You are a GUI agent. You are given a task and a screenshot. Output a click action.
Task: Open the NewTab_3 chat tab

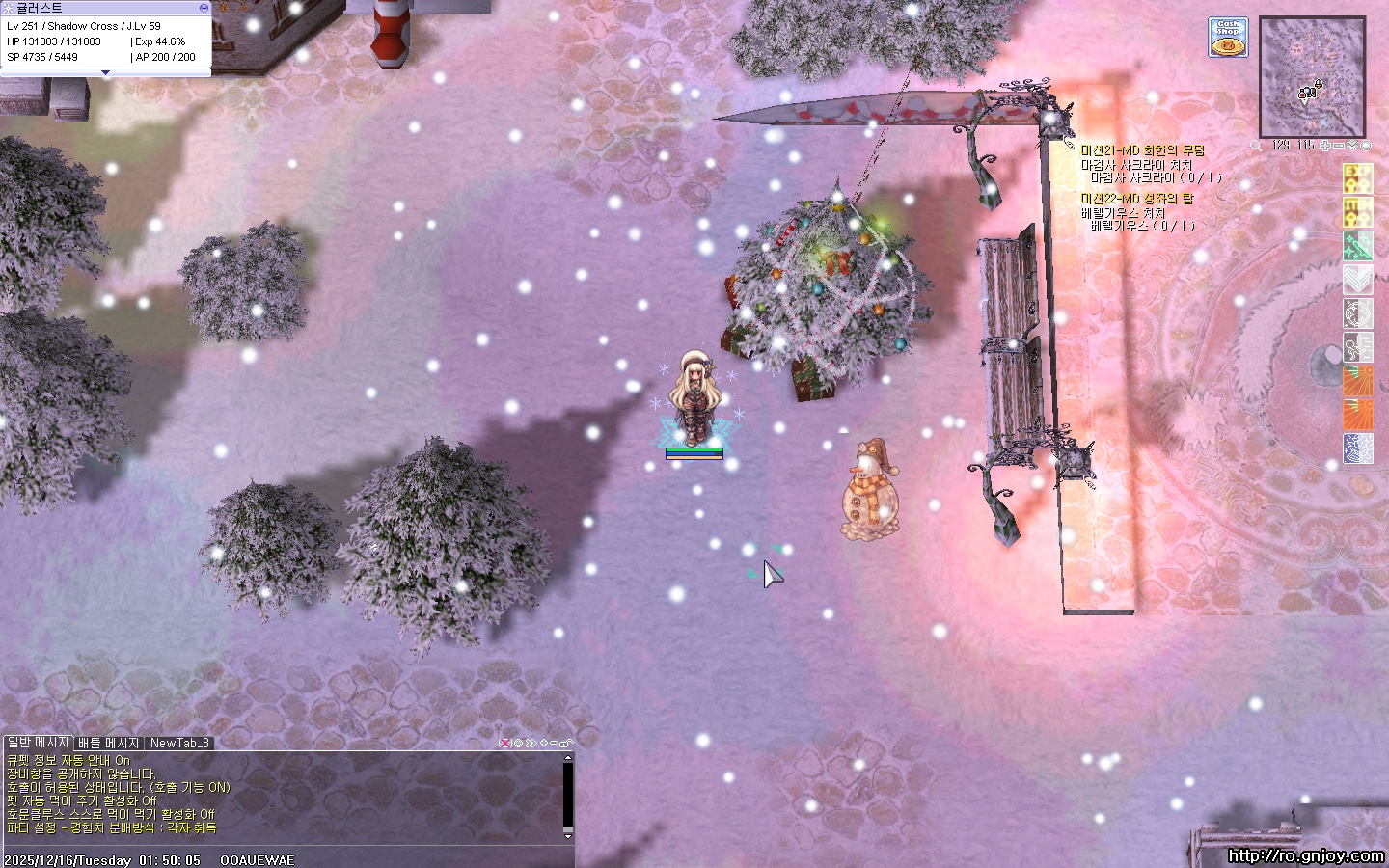(179, 743)
